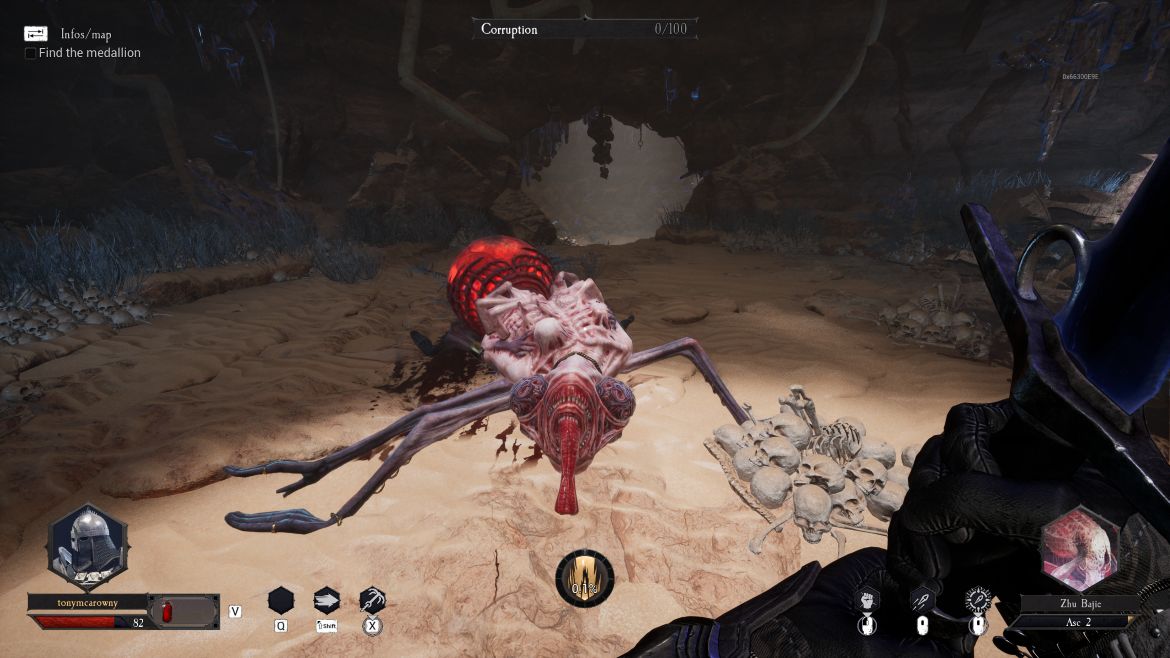Activate the dash arrow ability icon

click(x=326, y=600)
